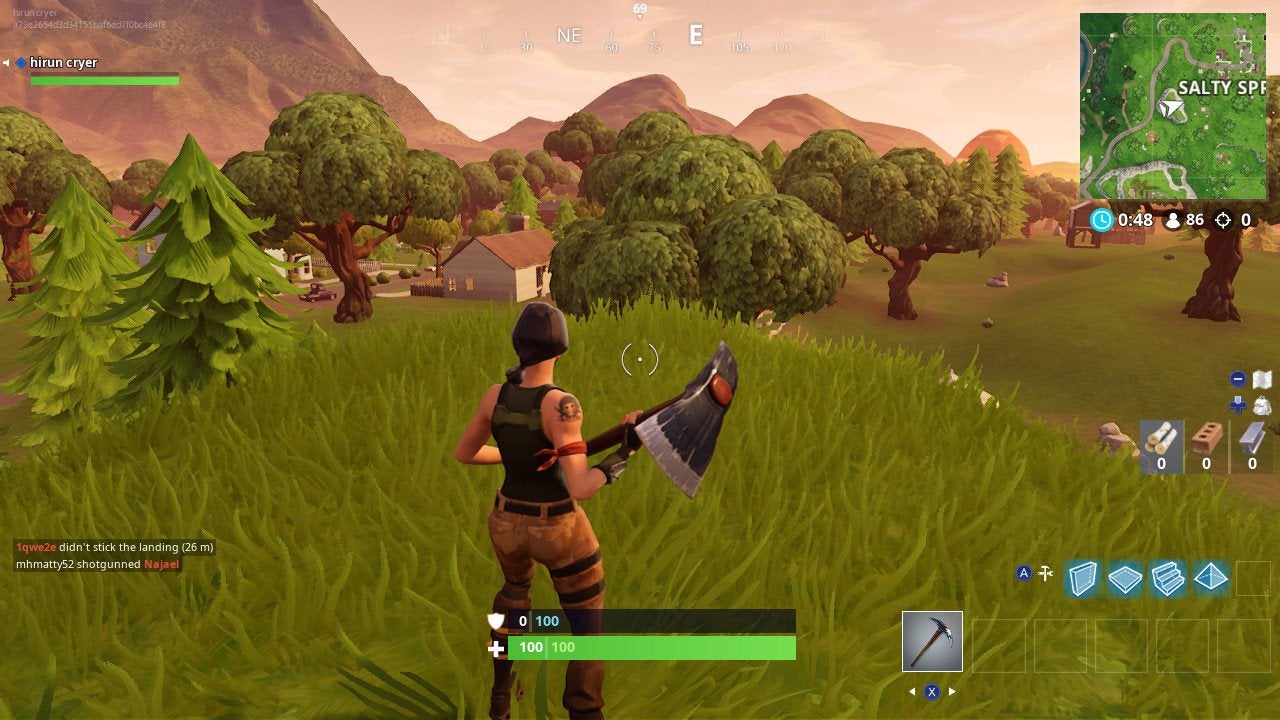Click the eliminations crosshair icon
1280x720 pixels.
pos(1222,220)
